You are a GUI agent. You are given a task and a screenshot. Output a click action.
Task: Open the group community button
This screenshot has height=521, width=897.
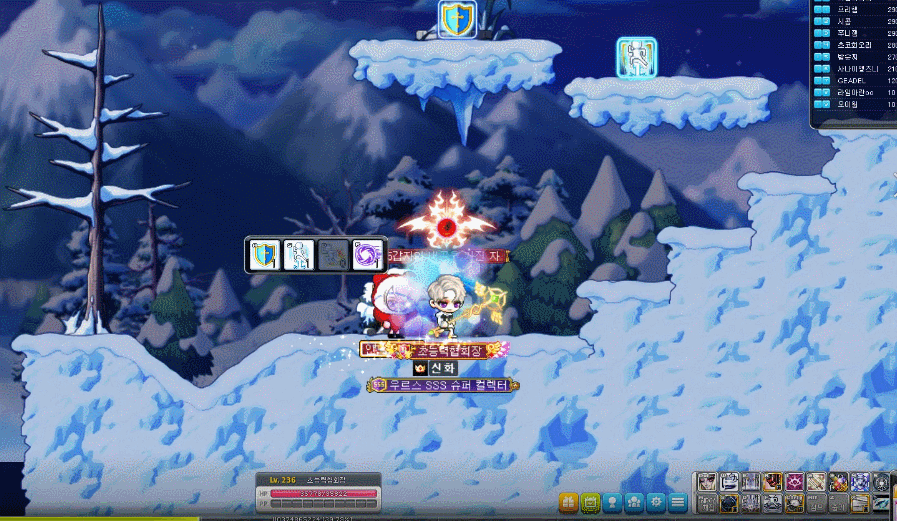point(634,501)
